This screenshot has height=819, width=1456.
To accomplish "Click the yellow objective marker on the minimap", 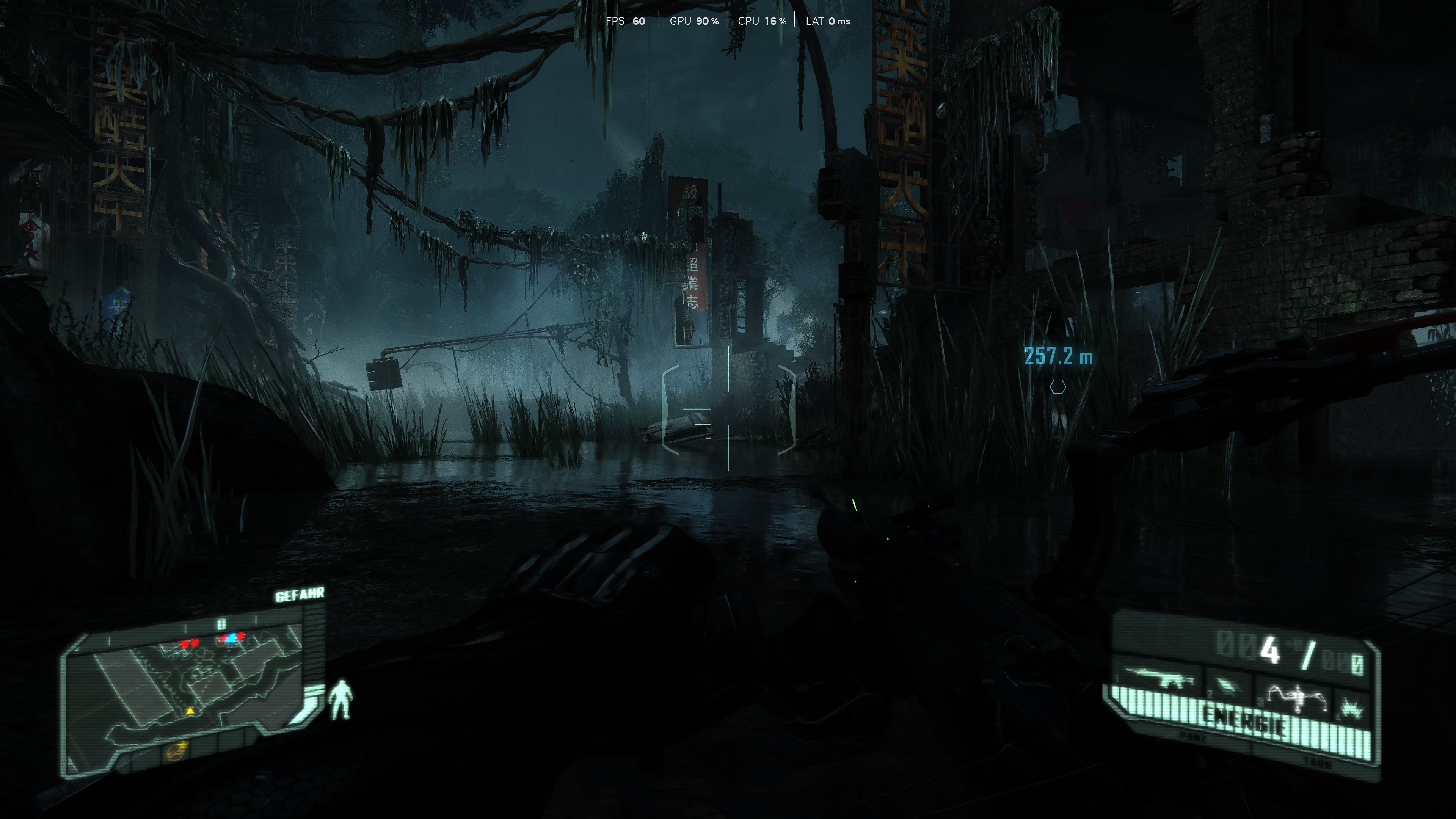I will tap(190, 712).
